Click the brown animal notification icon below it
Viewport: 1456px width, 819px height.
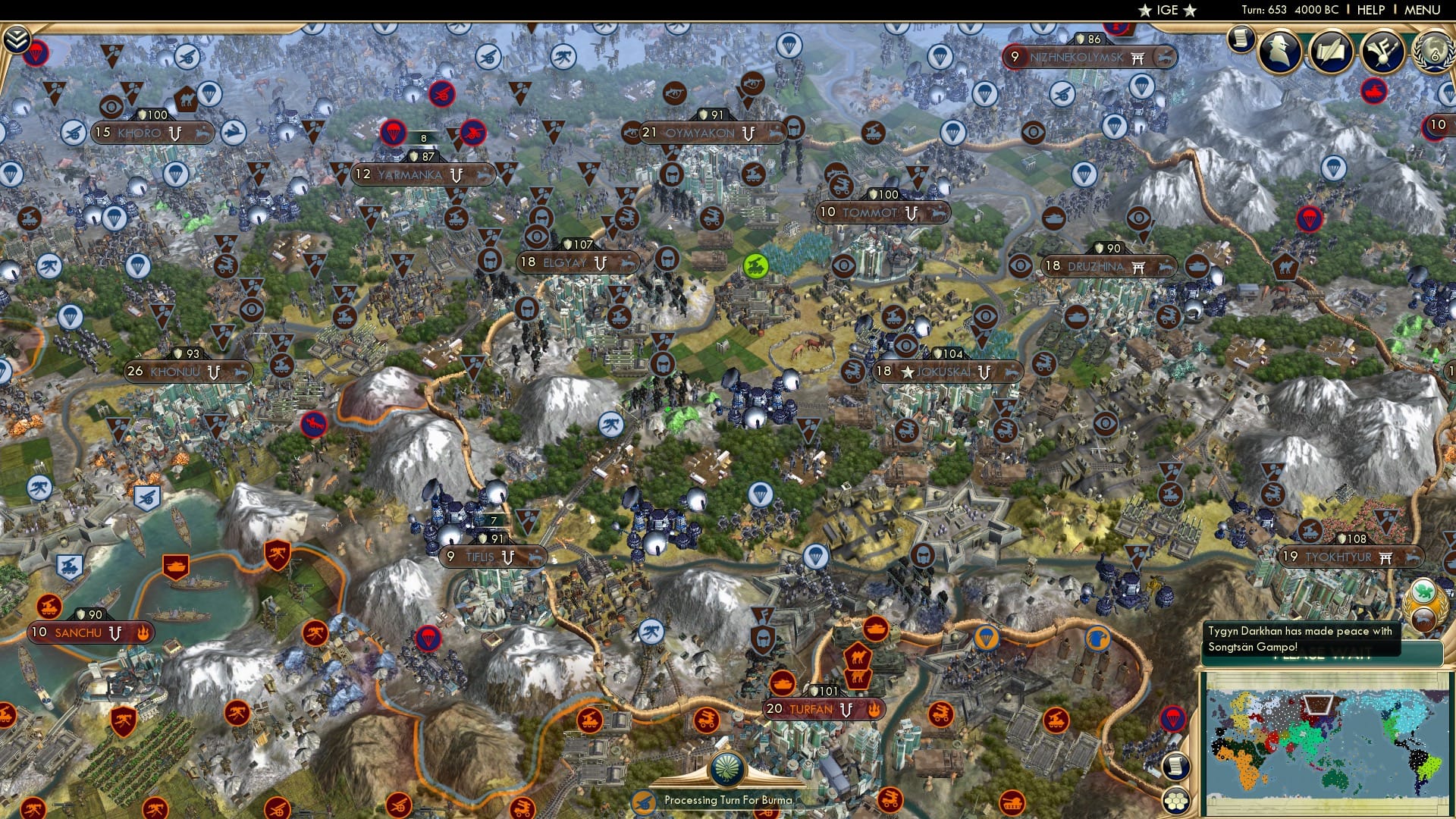click(x=1423, y=620)
